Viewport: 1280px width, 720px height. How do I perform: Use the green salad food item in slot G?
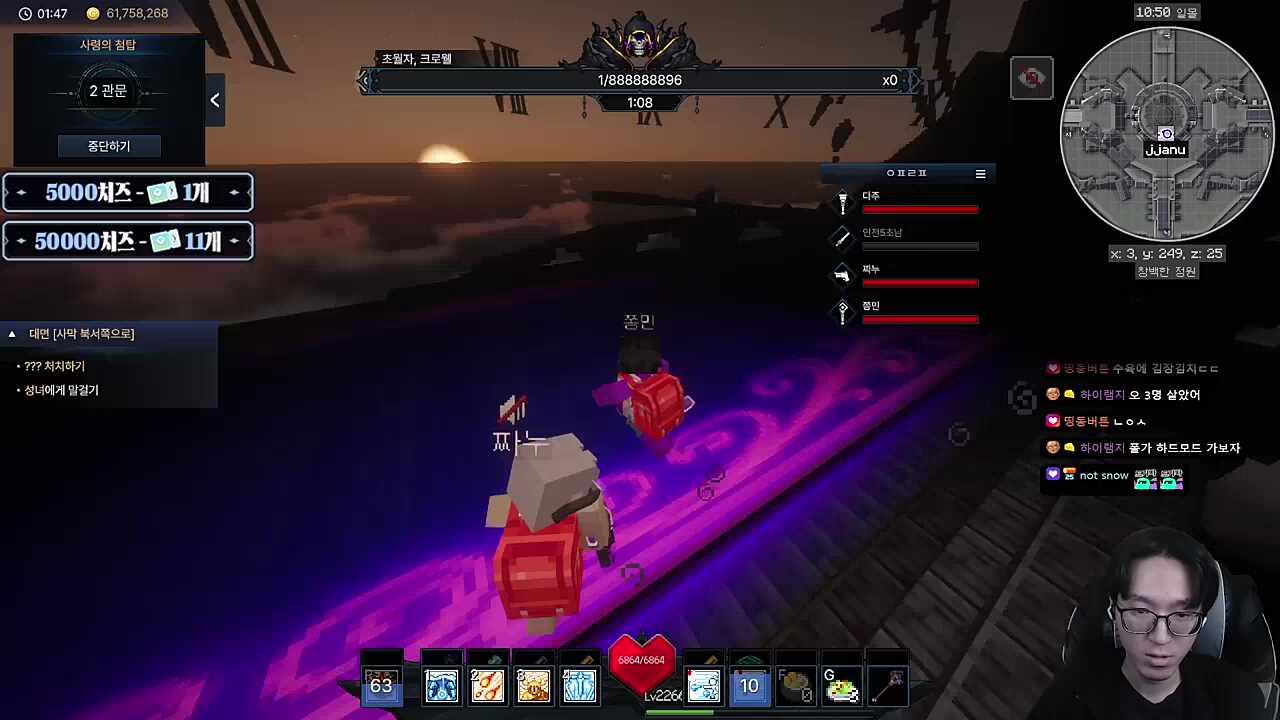[x=841, y=687]
